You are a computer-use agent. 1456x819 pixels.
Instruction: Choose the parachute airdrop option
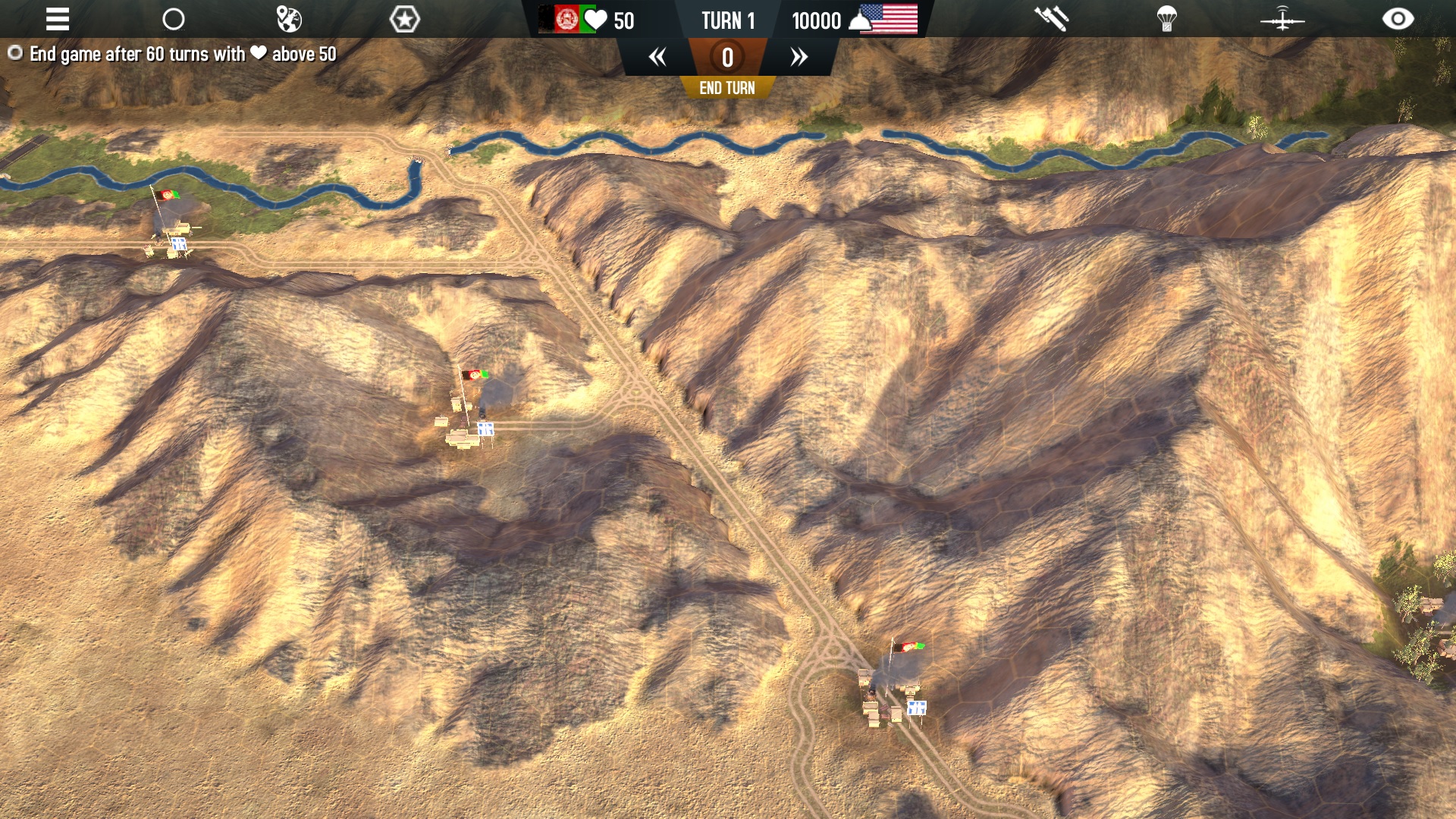(1167, 19)
